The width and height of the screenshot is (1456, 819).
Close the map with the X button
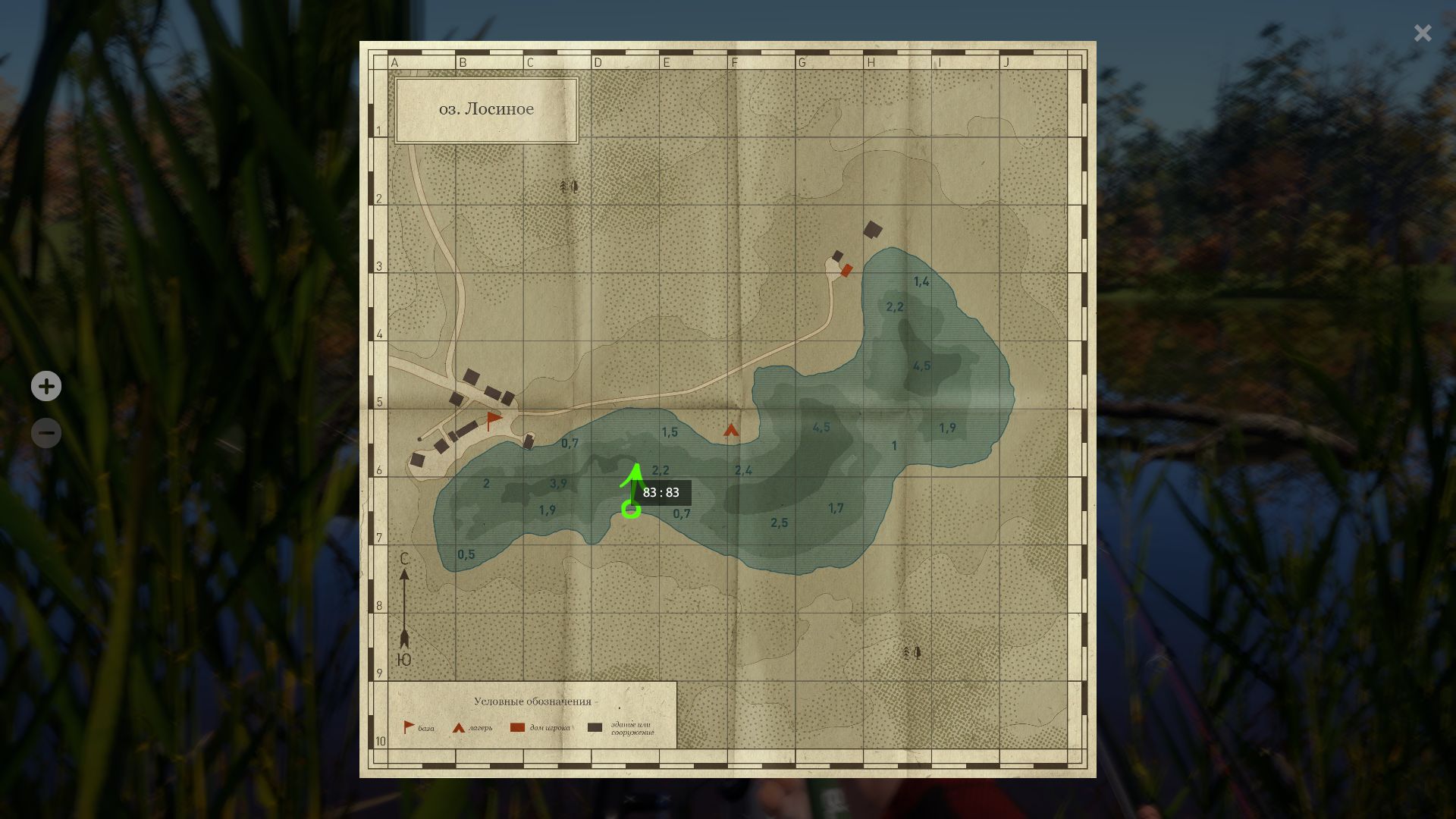click(x=1422, y=33)
